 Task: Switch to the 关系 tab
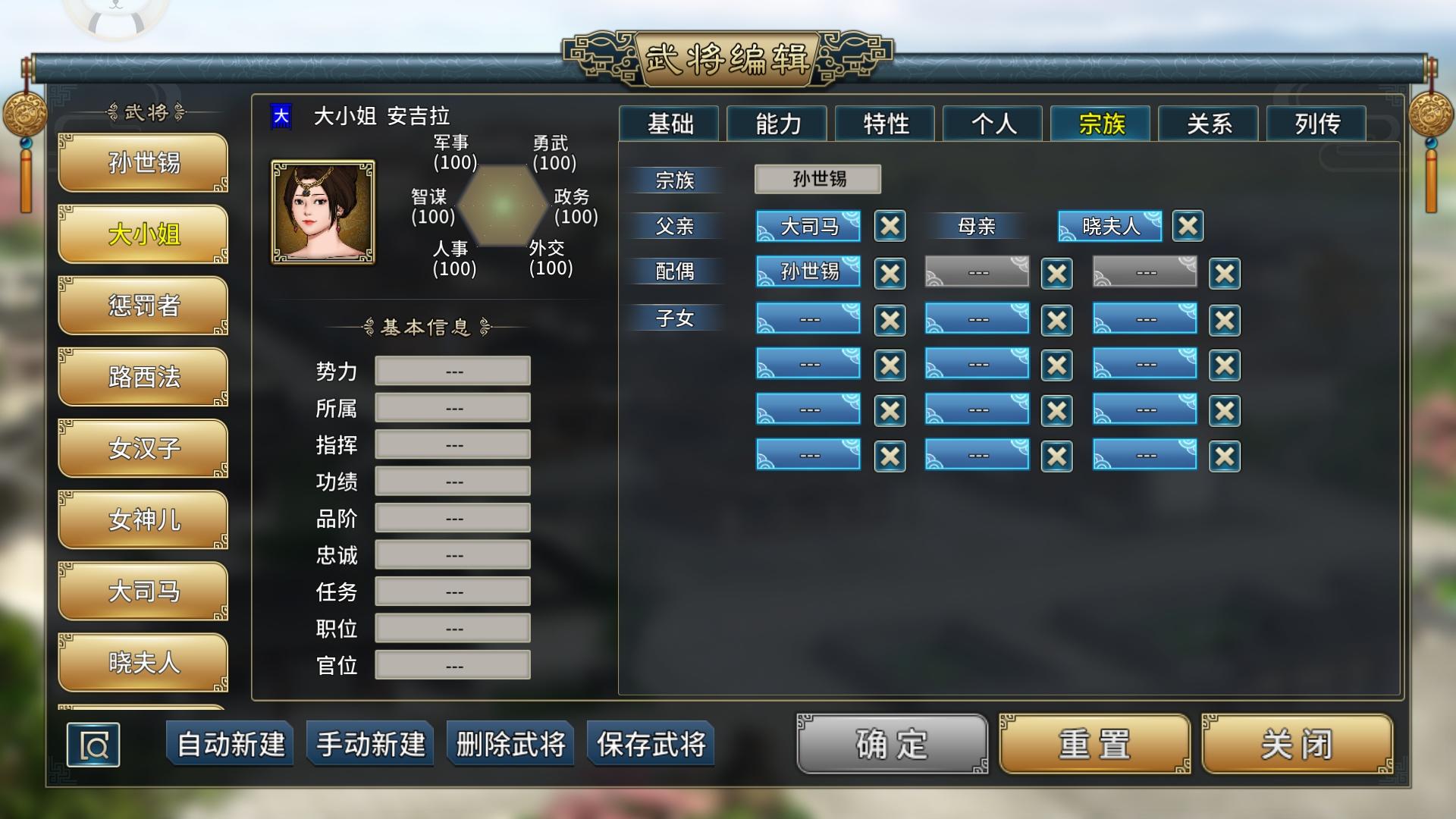pos(1208,124)
